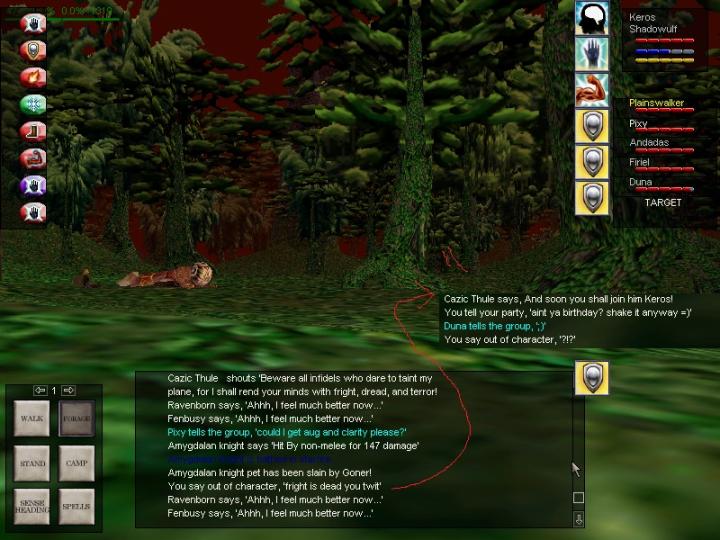Cast the flexed-arm spell gem
The image size is (720, 540).
33,157
